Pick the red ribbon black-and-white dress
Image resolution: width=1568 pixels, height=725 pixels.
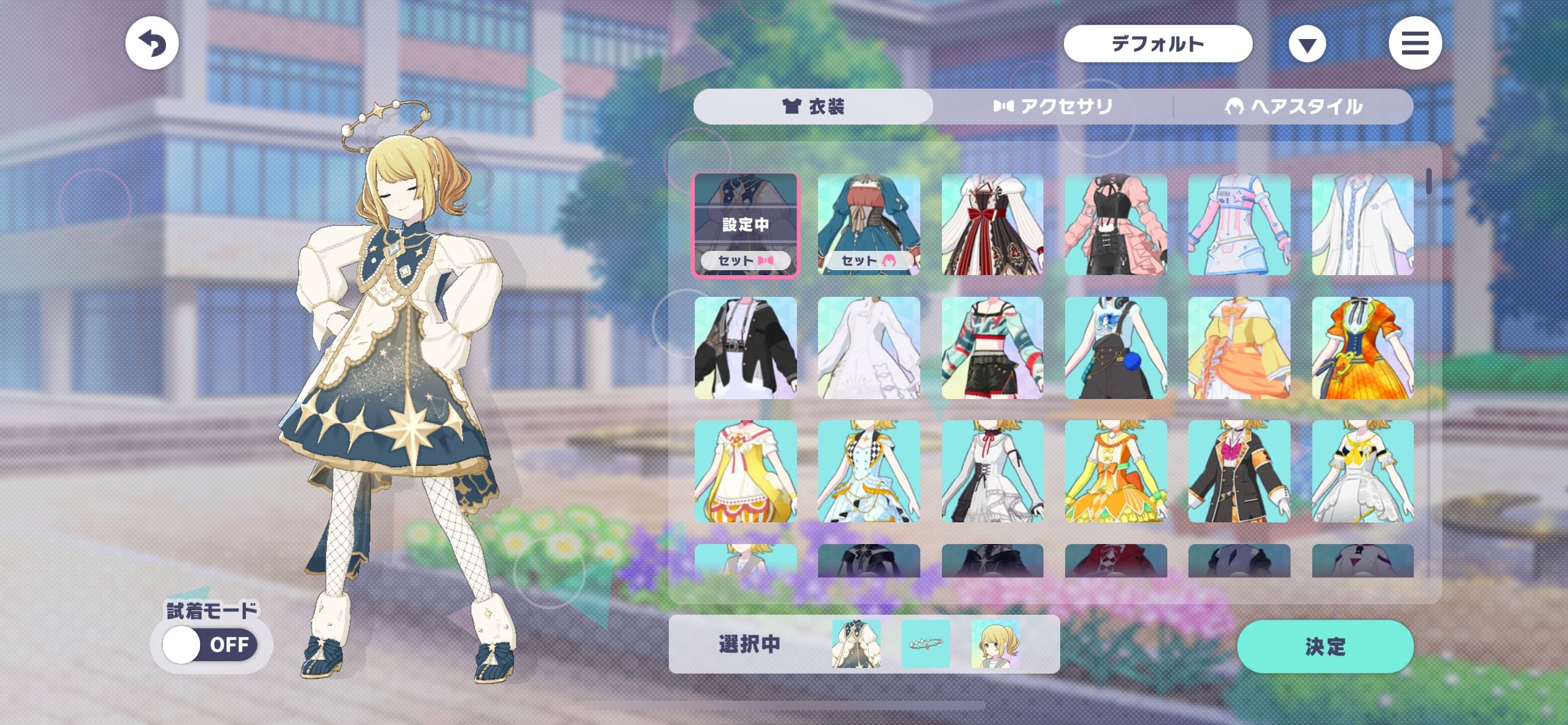pos(992,224)
